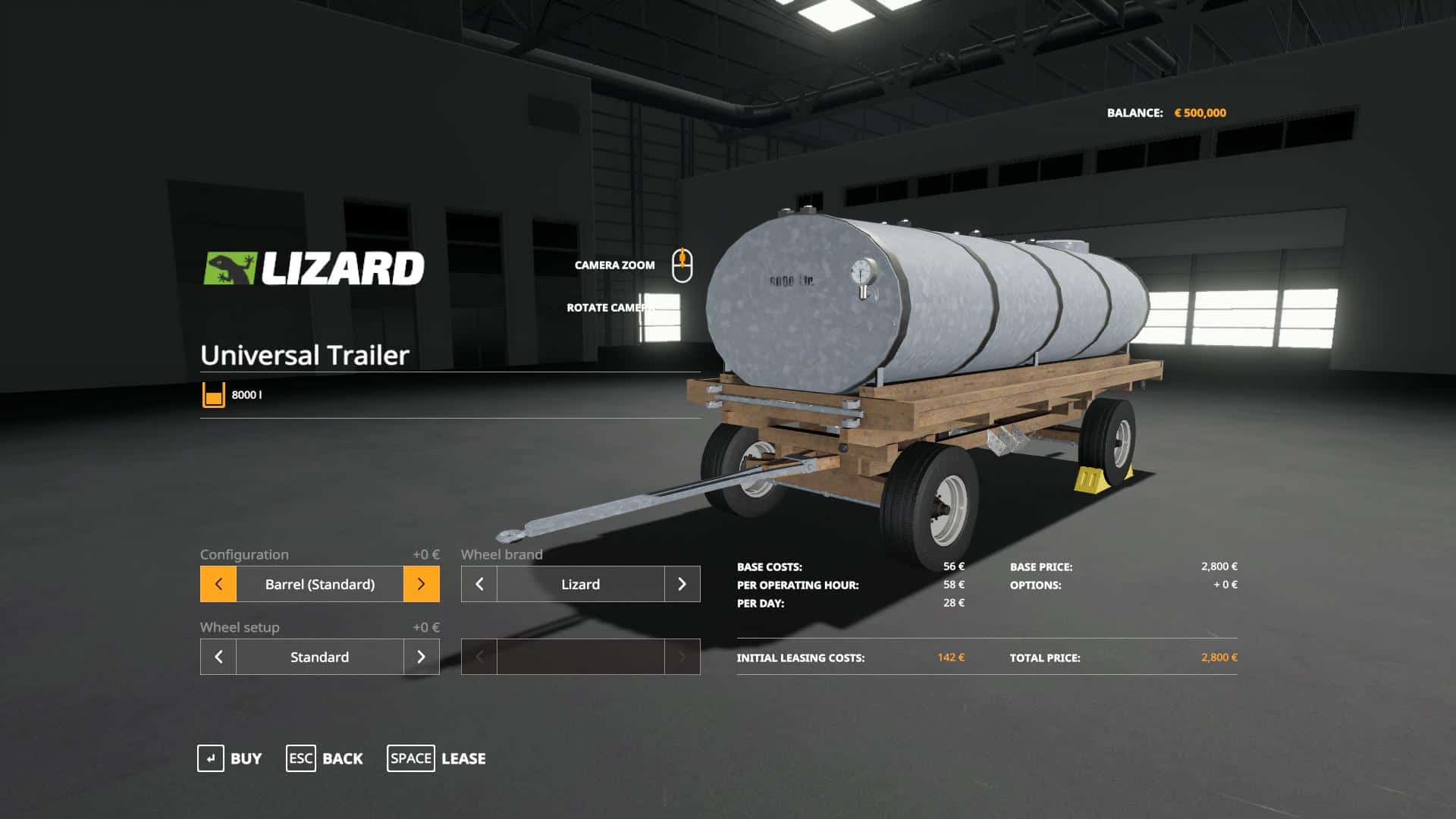Switch to previous Wheel brand
The width and height of the screenshot is (1456, 819).
479,584
